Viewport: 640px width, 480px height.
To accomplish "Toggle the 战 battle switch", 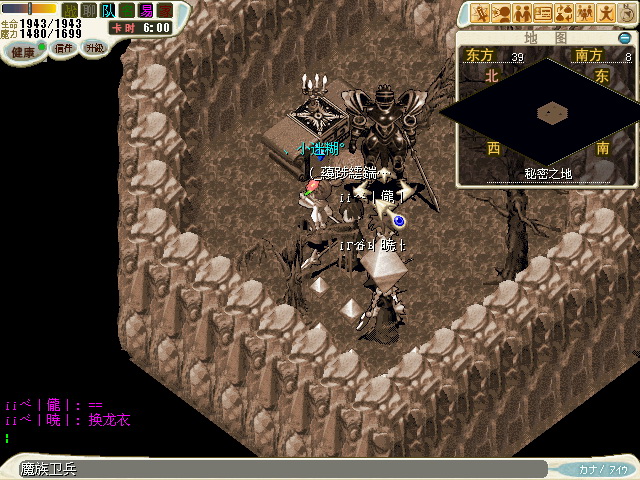I will point(70,10).
